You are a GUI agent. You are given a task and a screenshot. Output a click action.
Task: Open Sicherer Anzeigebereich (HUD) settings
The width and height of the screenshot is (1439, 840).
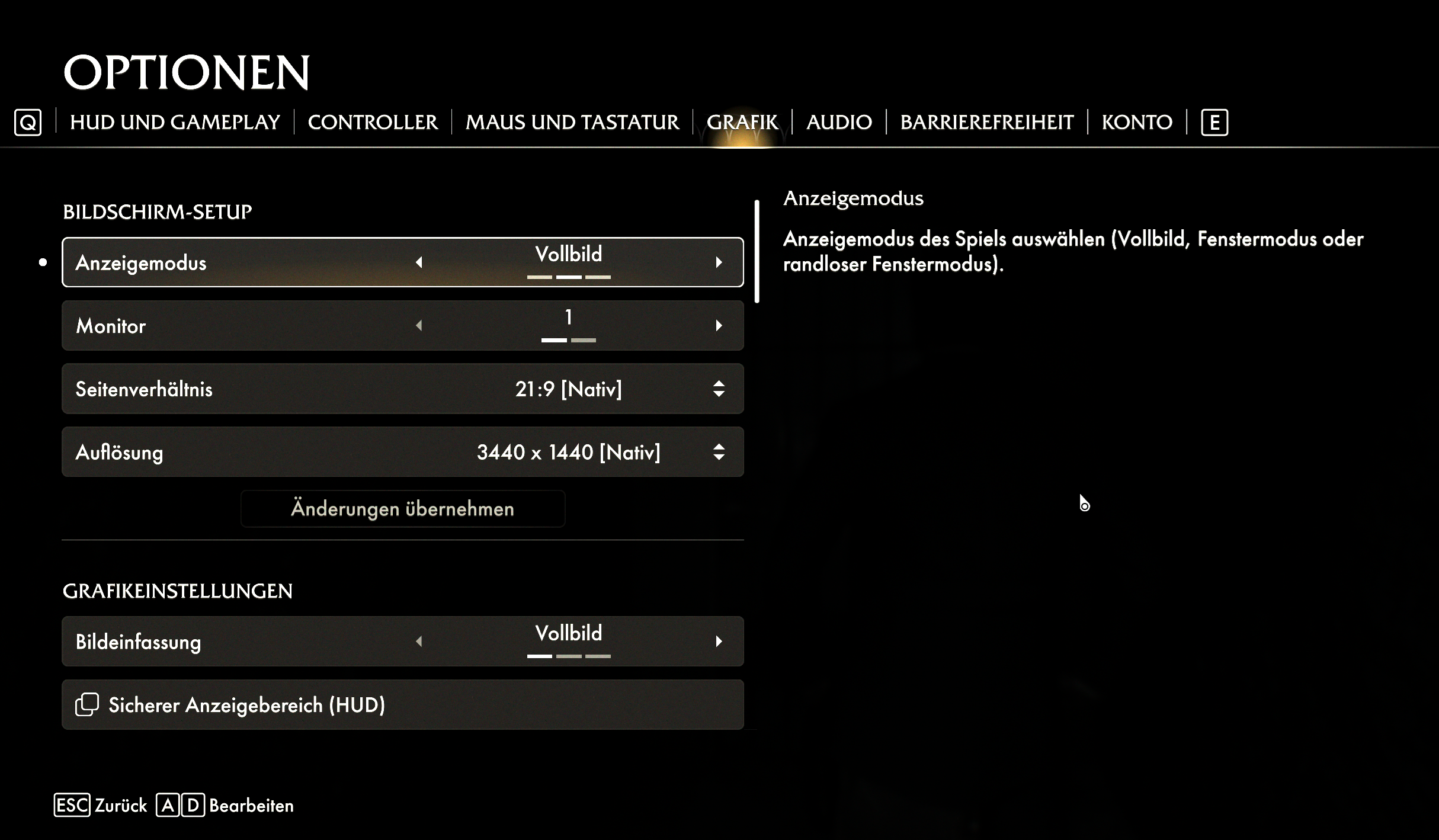coord(402,705)
